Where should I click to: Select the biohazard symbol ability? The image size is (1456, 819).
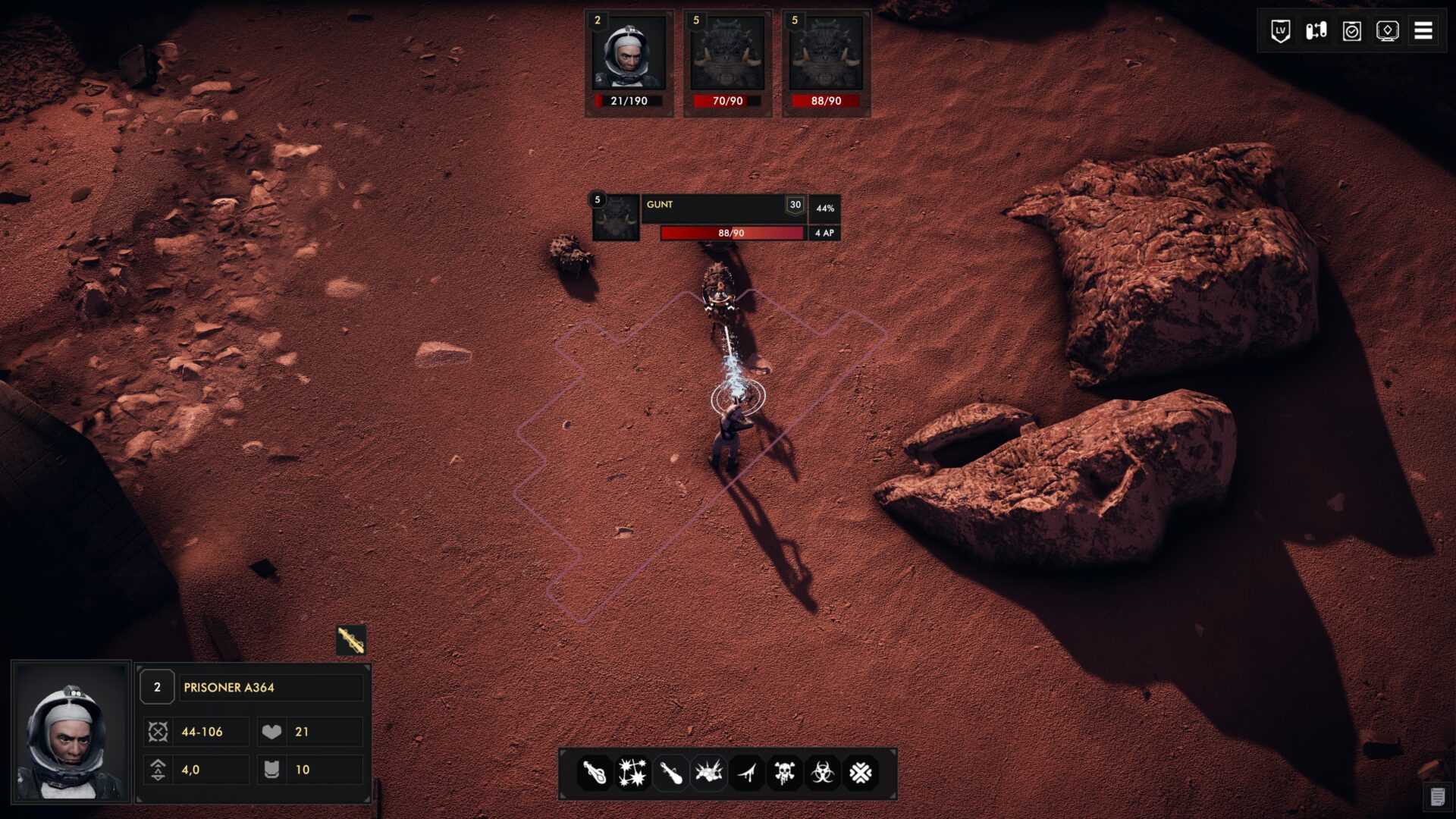823,773
